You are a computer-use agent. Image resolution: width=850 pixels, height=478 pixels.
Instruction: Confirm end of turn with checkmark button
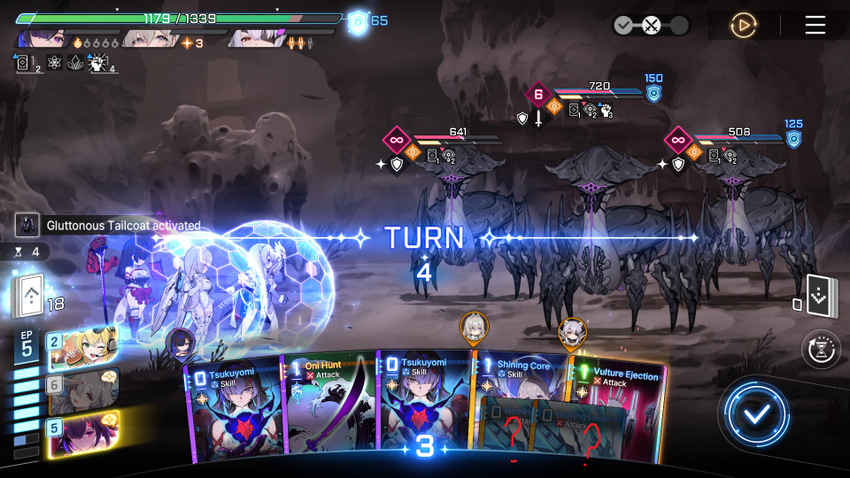pyautogui.click(x=756, y=413)
